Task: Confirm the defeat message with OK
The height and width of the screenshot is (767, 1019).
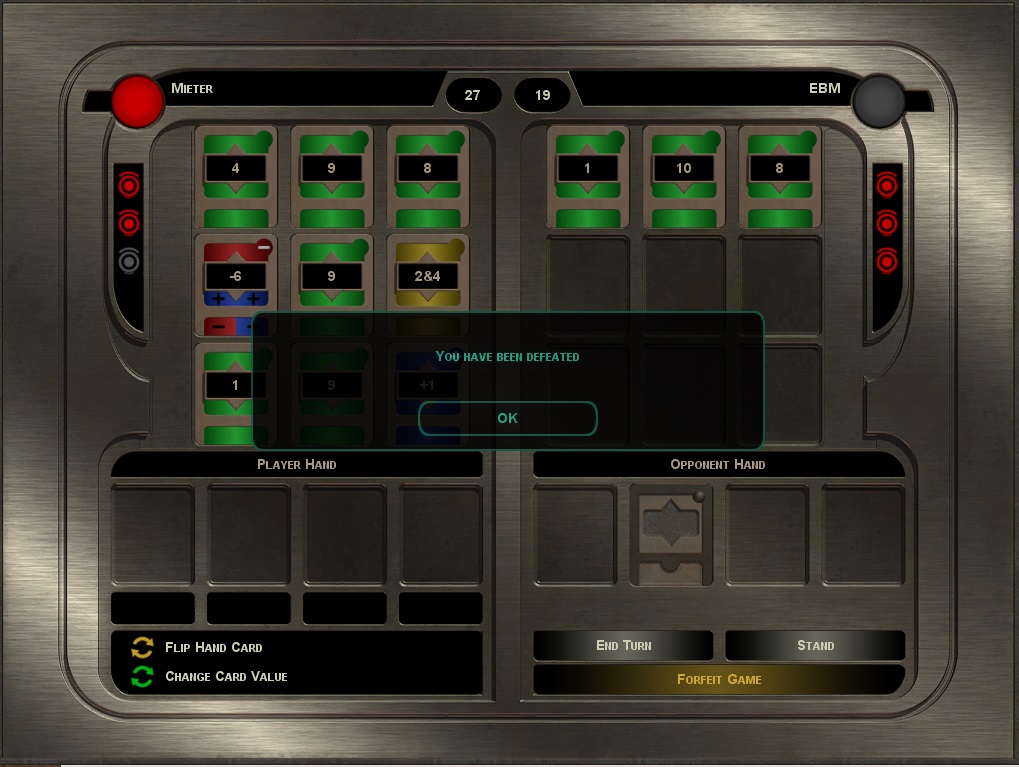Action: coord(507,418)
